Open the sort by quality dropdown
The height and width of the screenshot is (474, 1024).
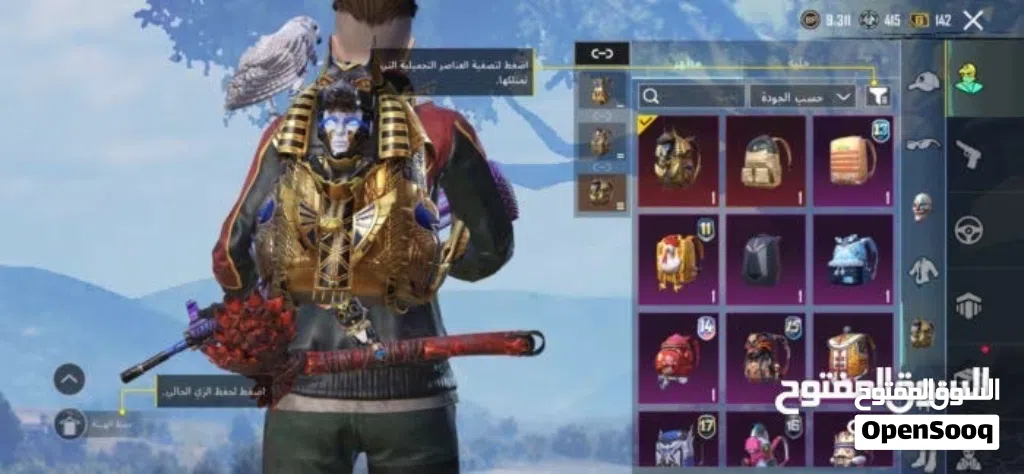[x=802, y=96]
